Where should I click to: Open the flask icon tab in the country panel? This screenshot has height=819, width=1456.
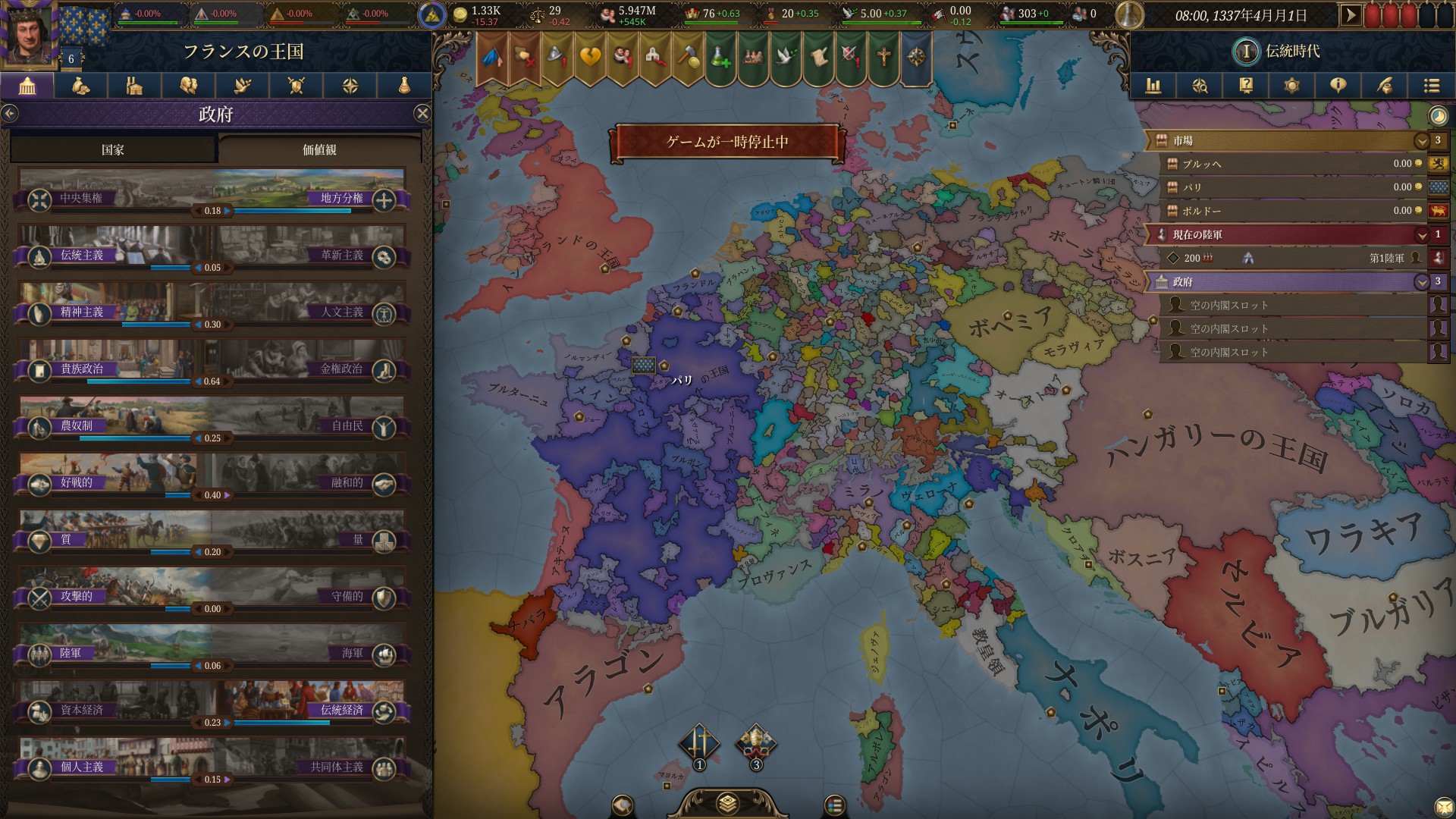[x=403, y=86]
